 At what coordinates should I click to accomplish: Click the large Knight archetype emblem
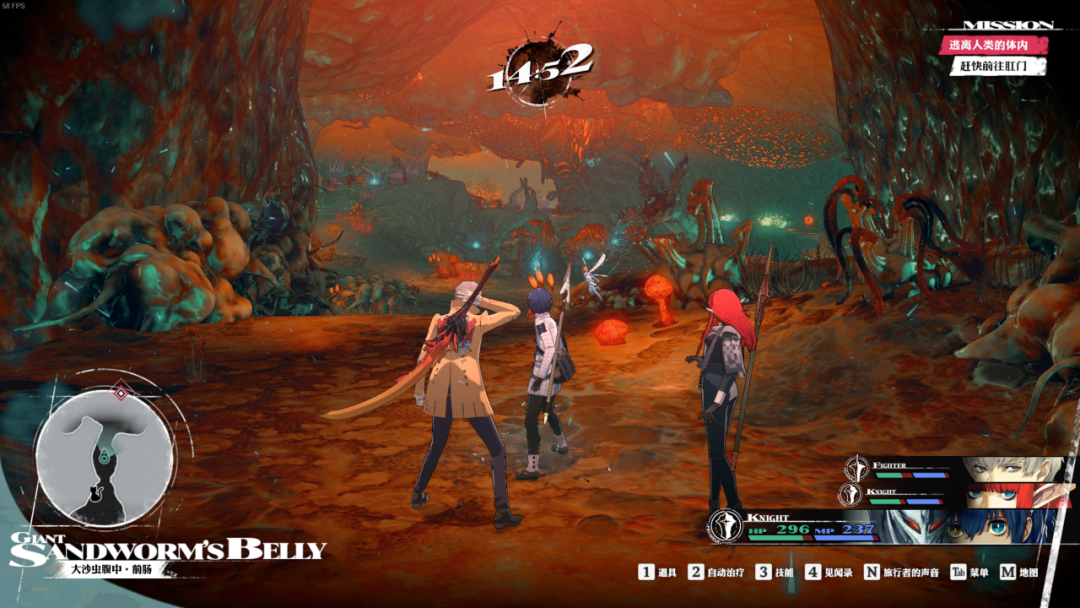coord(724,526)
